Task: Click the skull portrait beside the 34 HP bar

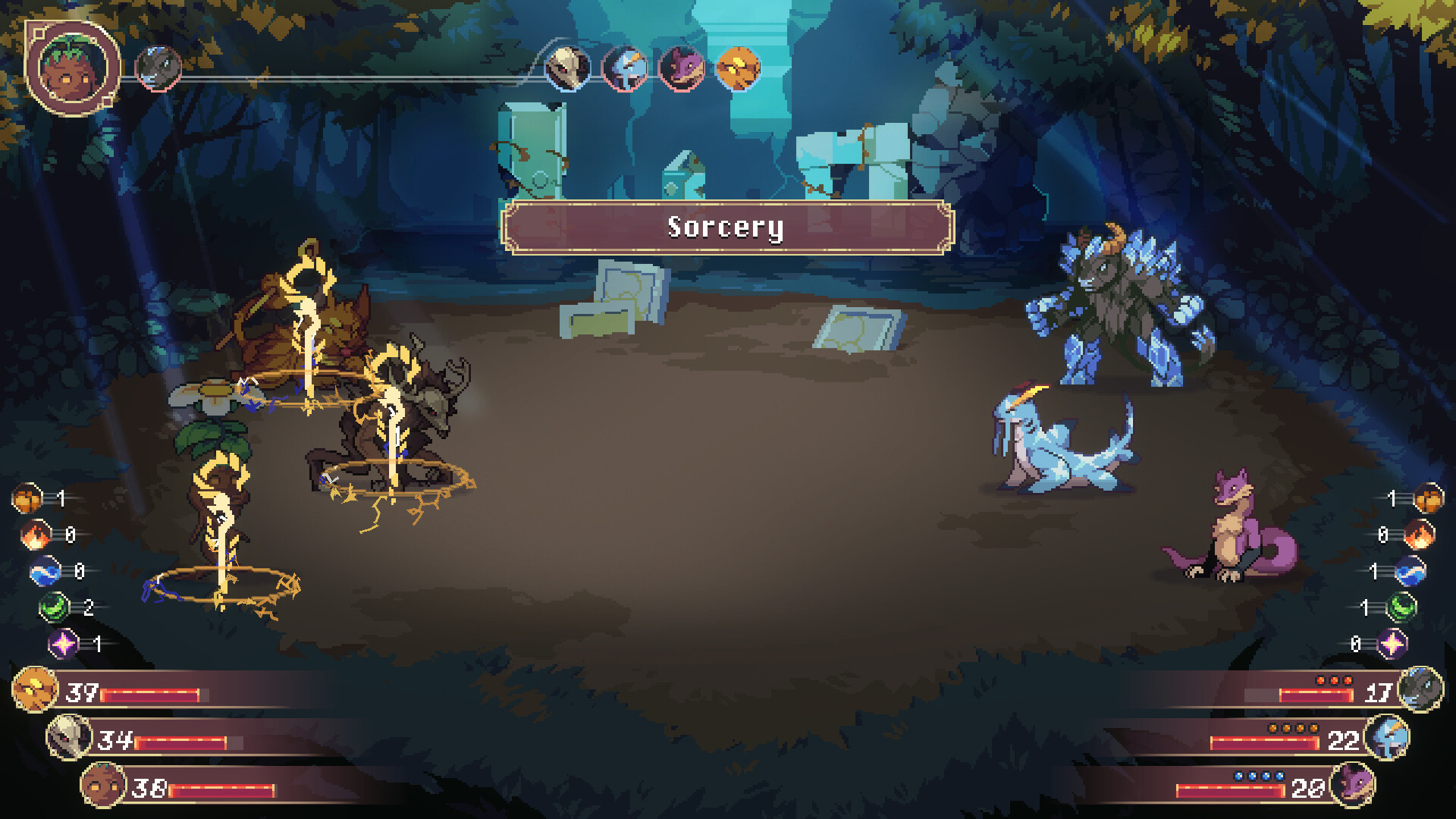Action: (69, 739)
